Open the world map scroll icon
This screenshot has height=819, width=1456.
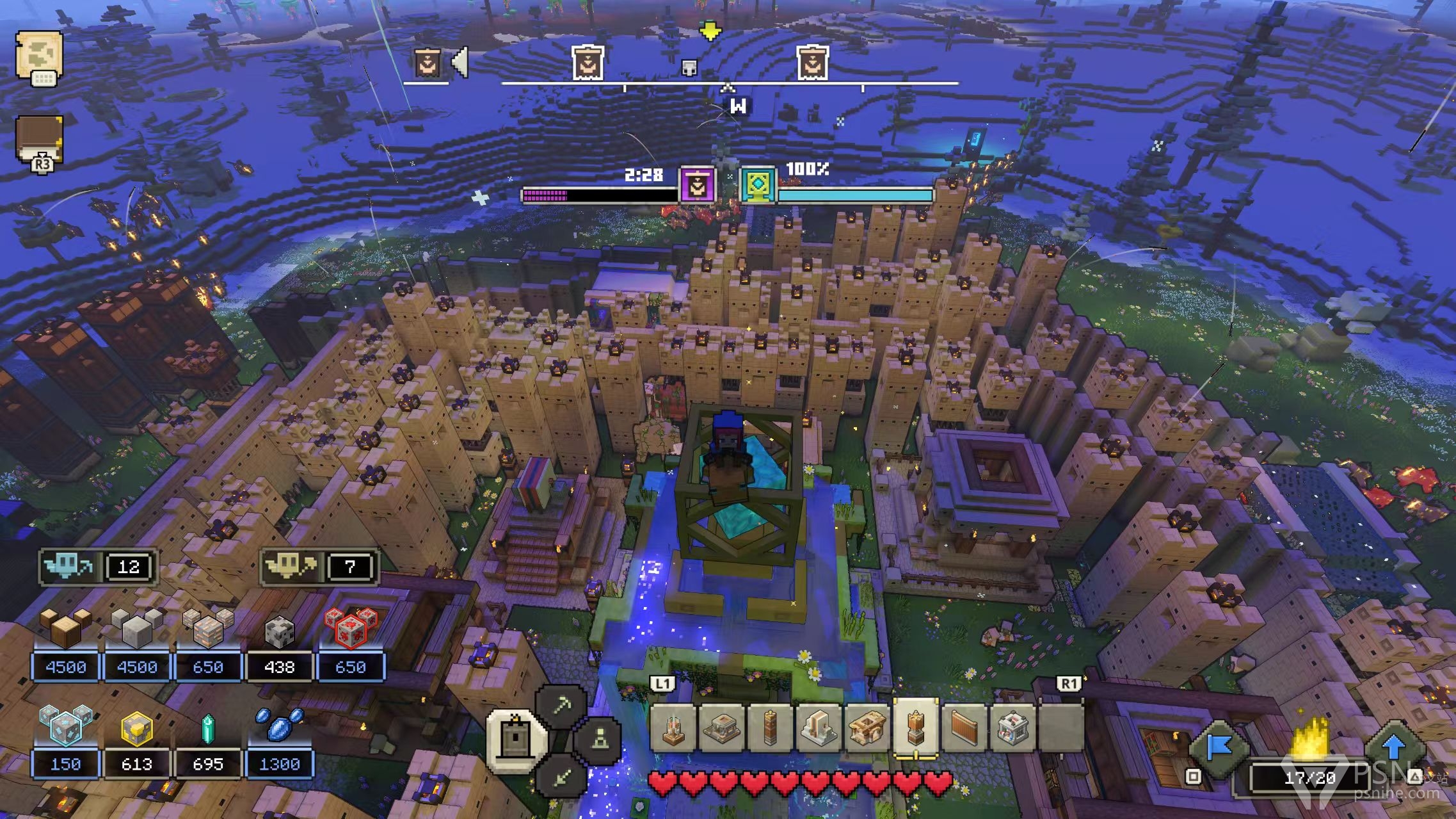(38, 56)
